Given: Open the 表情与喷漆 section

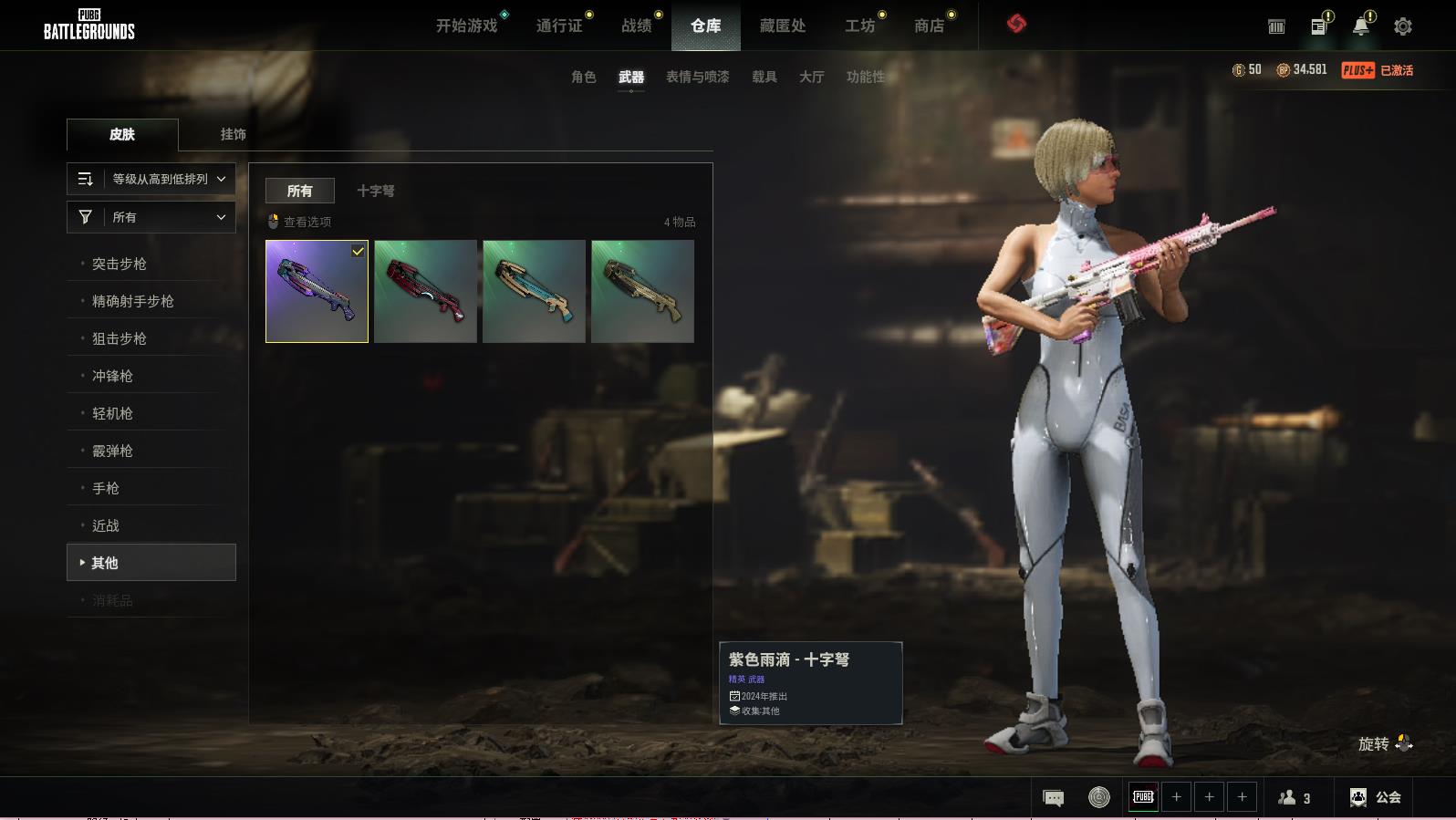Looking at the screenshot, I should [697, 77].
